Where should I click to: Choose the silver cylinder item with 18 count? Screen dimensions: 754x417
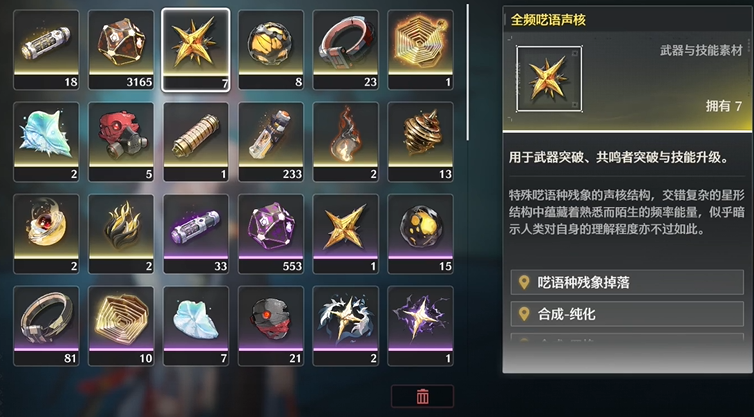(46, 44)
